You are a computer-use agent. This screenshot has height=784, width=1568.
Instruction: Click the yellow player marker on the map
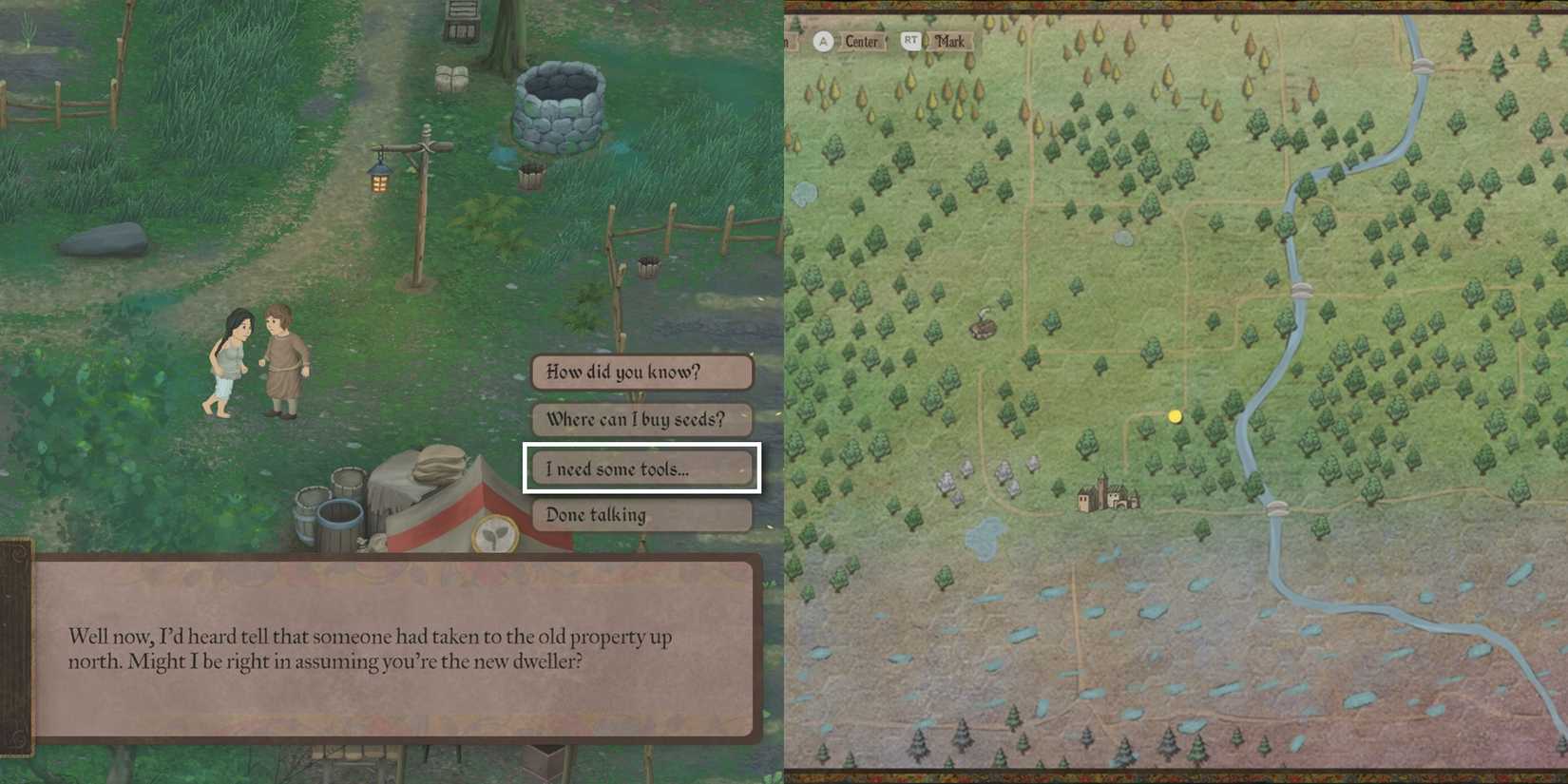[x=1175, y=415]
